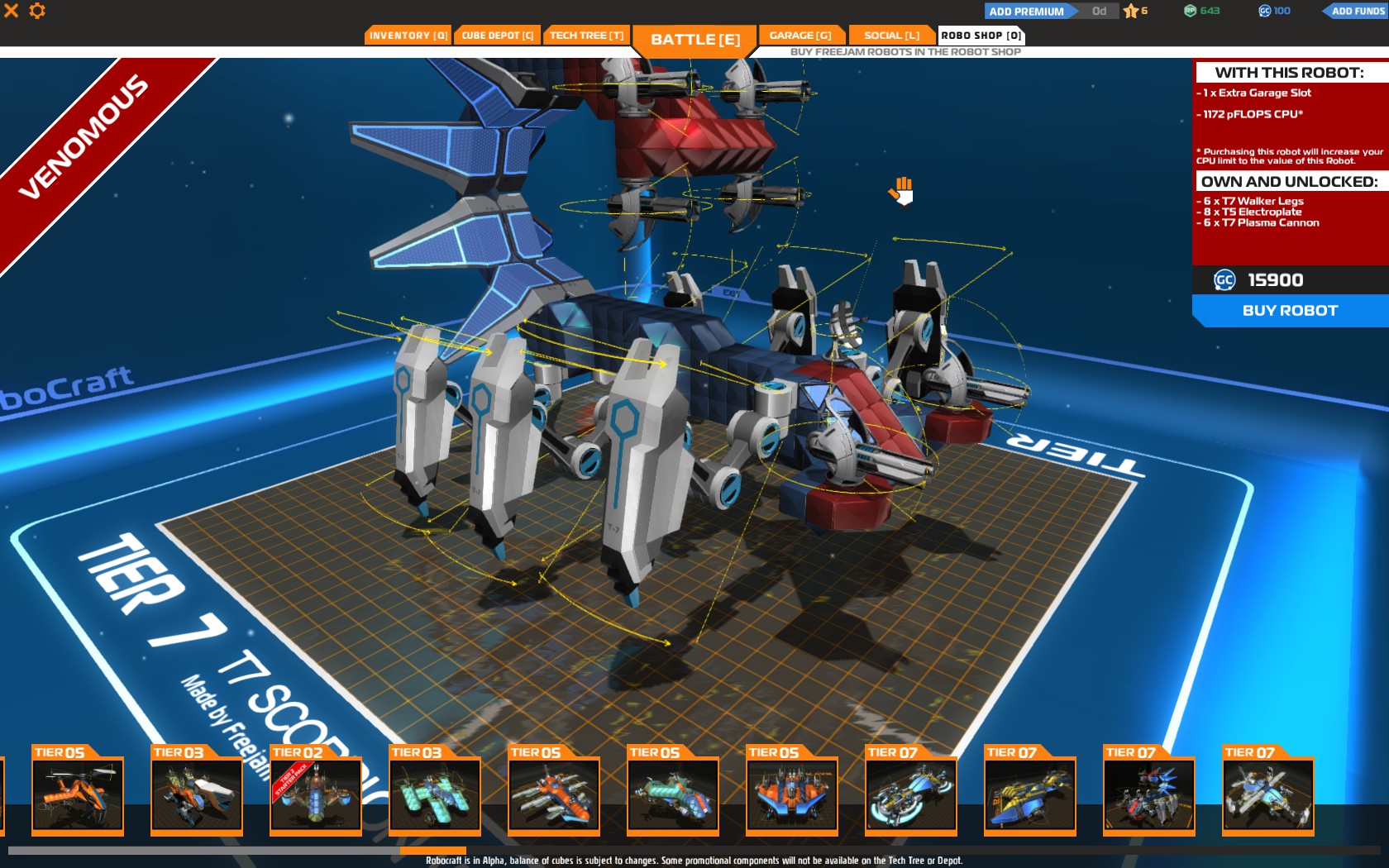This screenshot has width=1389, height=868.
Task: Open the Tech Tree menu item
Action: [x=586, y=35]
